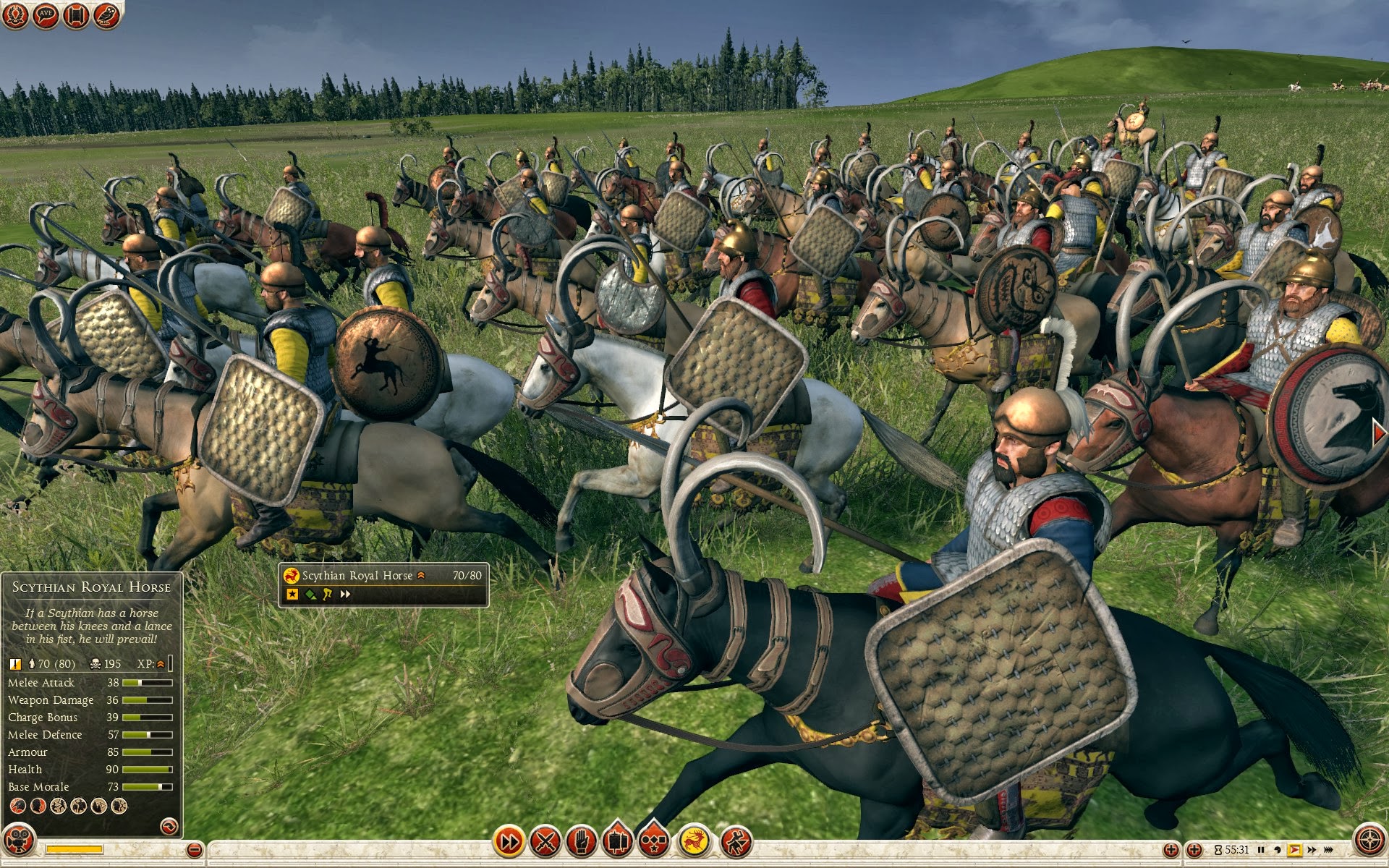The width and height of the screenshot is (1389, 868).
Task: Activate the crossed swords melee button
Action: click(545, 841)
